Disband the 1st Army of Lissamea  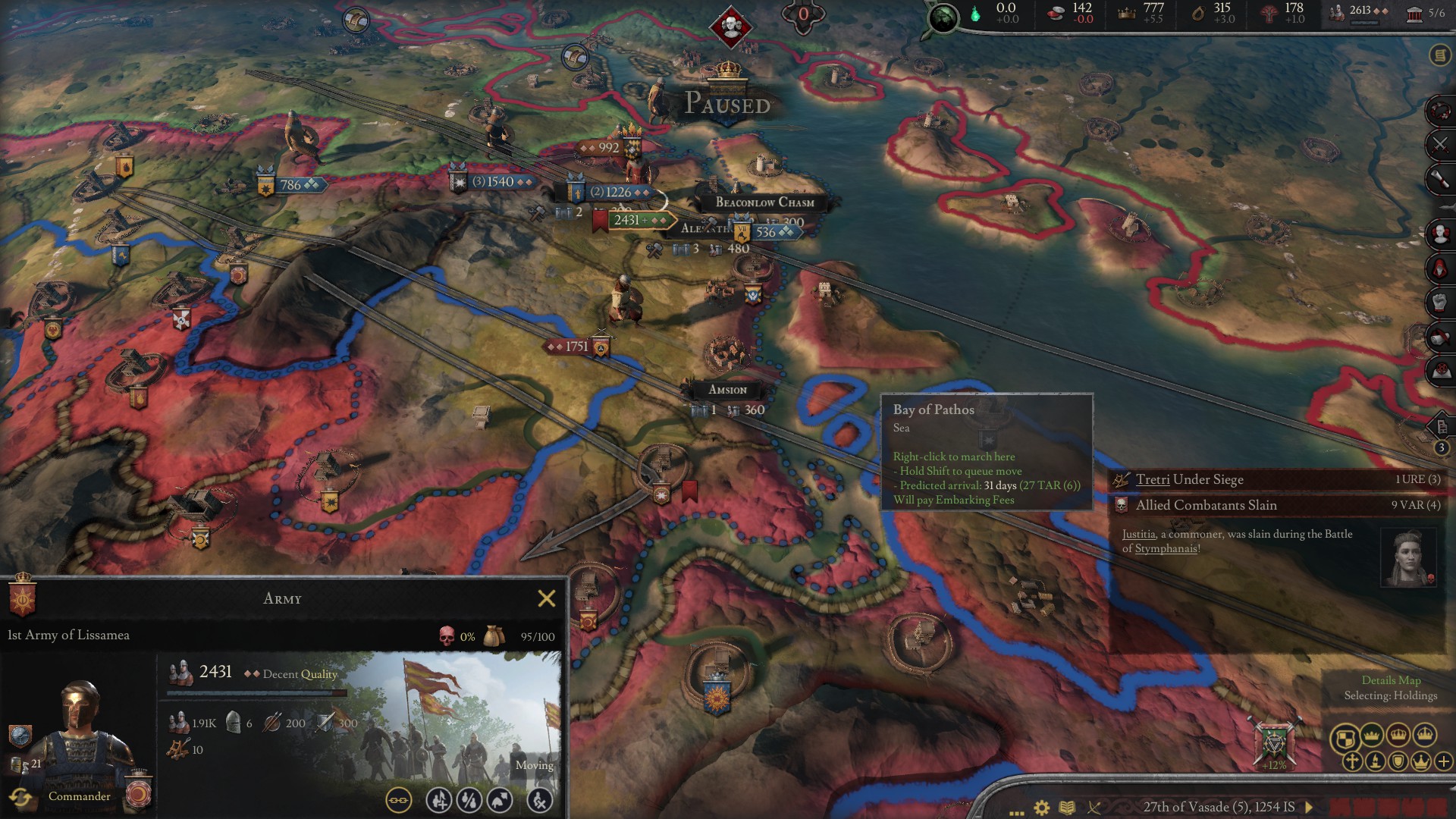[538, 799]
